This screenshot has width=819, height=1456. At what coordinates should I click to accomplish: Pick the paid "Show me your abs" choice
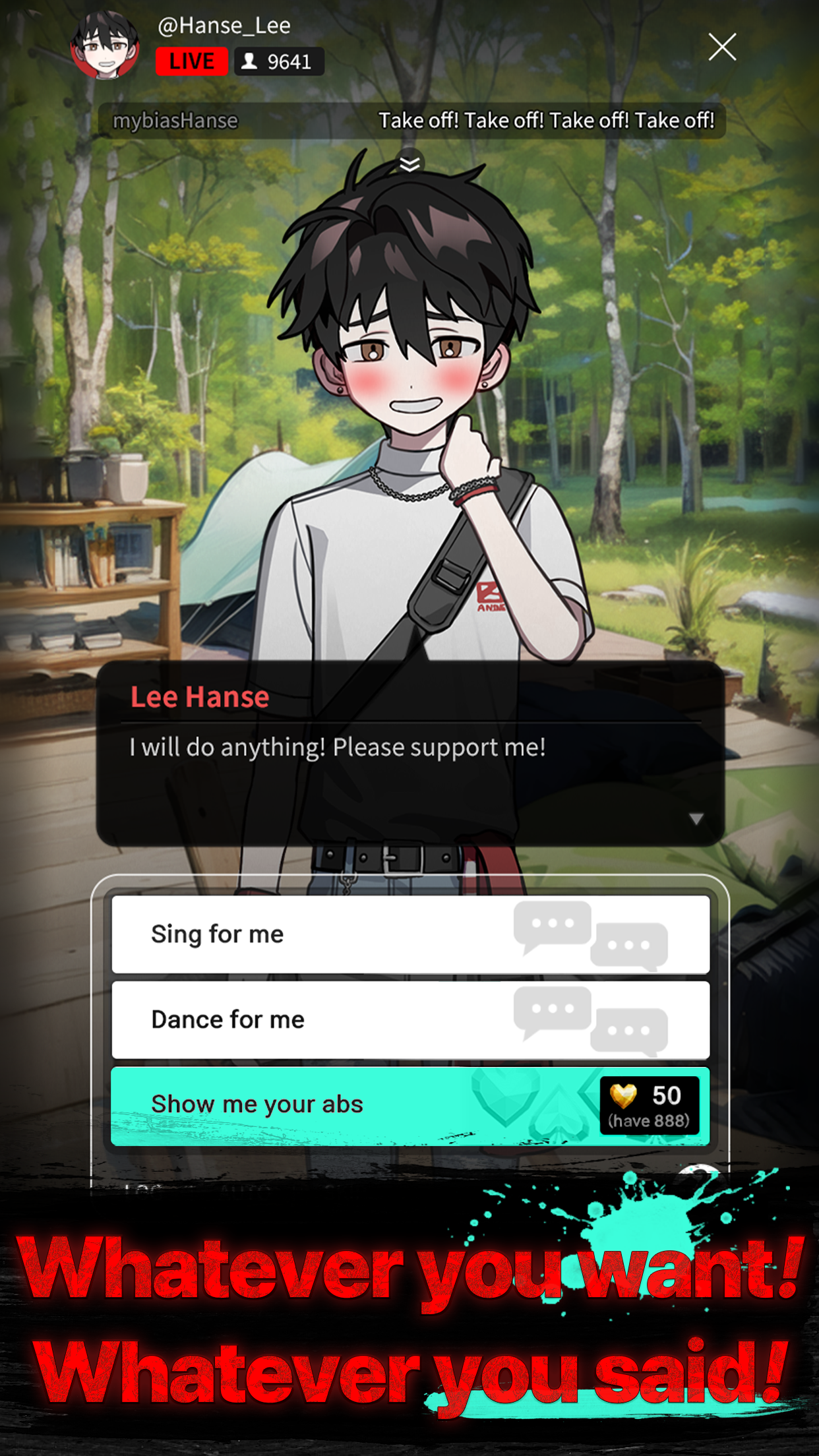point(410,1105)
